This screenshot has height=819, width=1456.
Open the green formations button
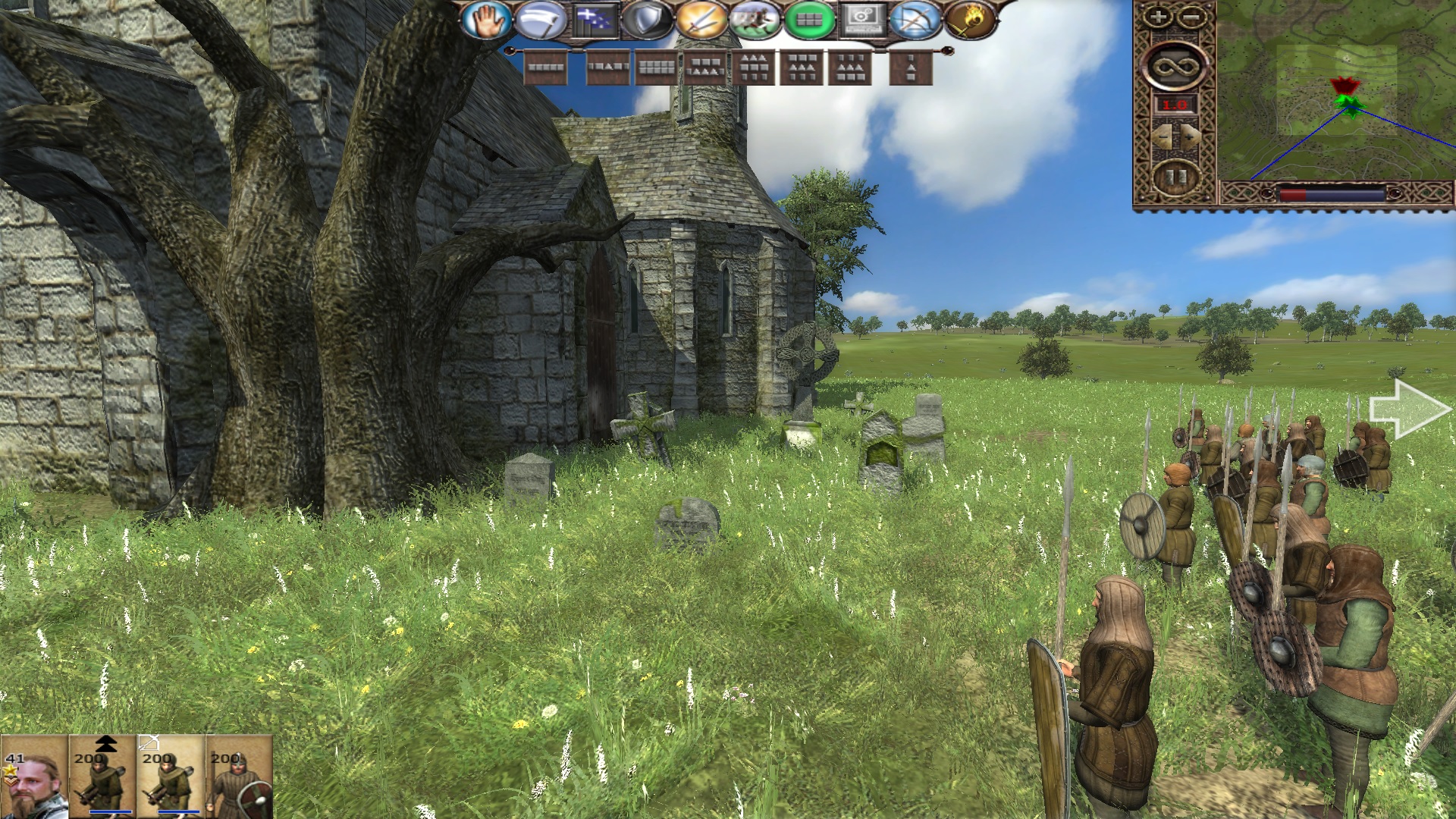click(x=808, y=20)
